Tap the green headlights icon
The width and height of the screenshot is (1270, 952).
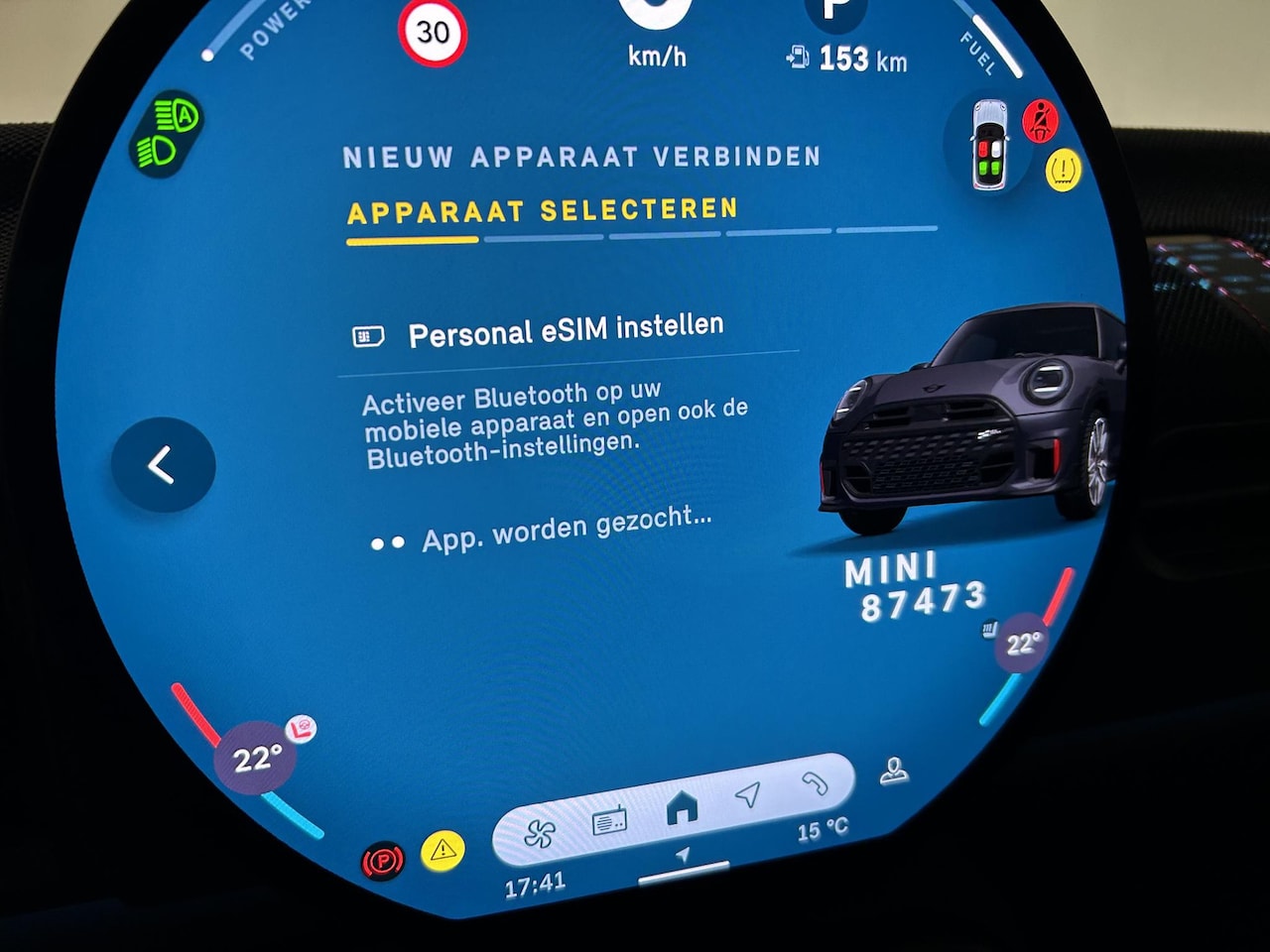coord(169,134)
